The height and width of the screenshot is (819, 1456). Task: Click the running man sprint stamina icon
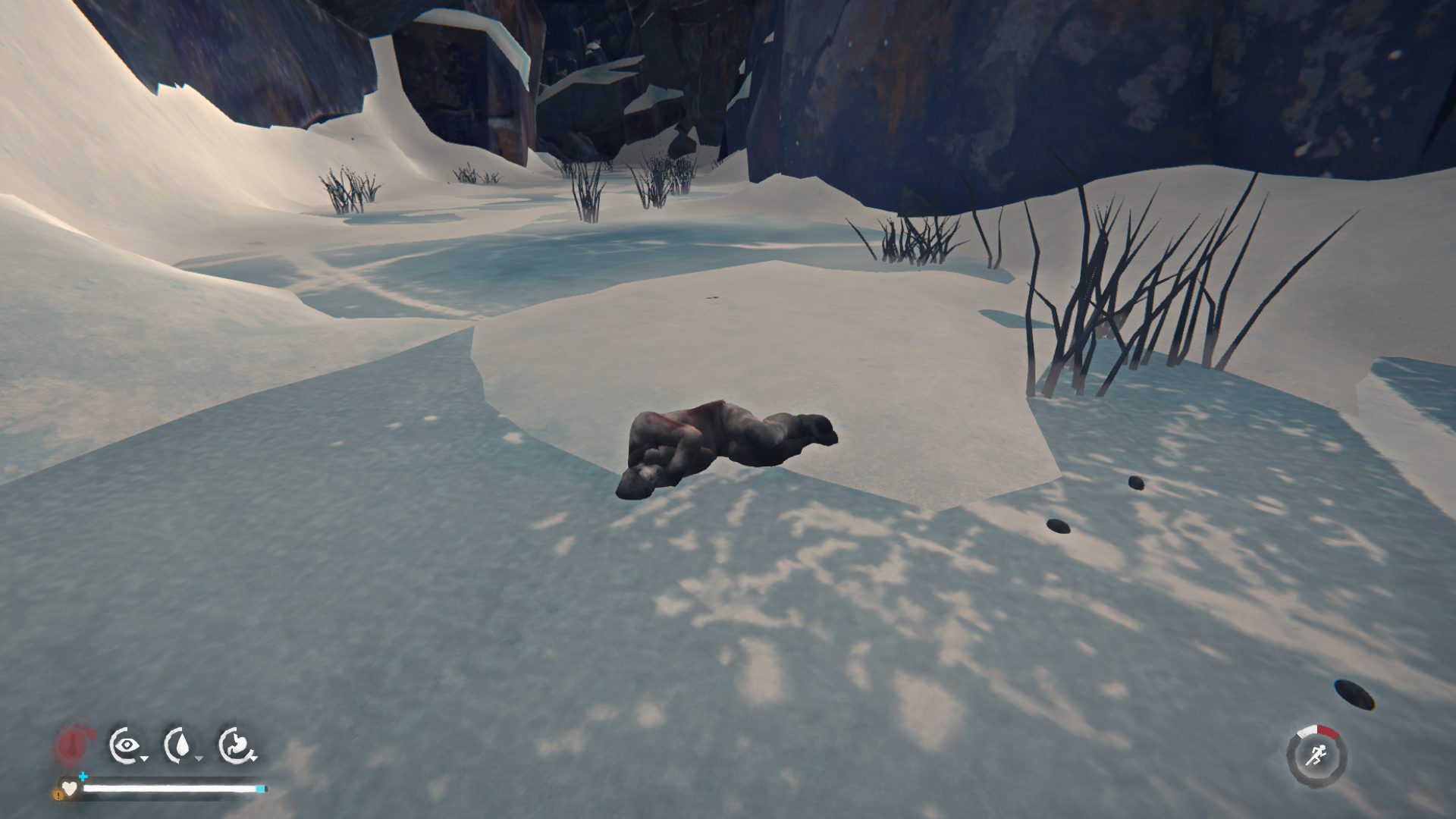coord(1317,755)
